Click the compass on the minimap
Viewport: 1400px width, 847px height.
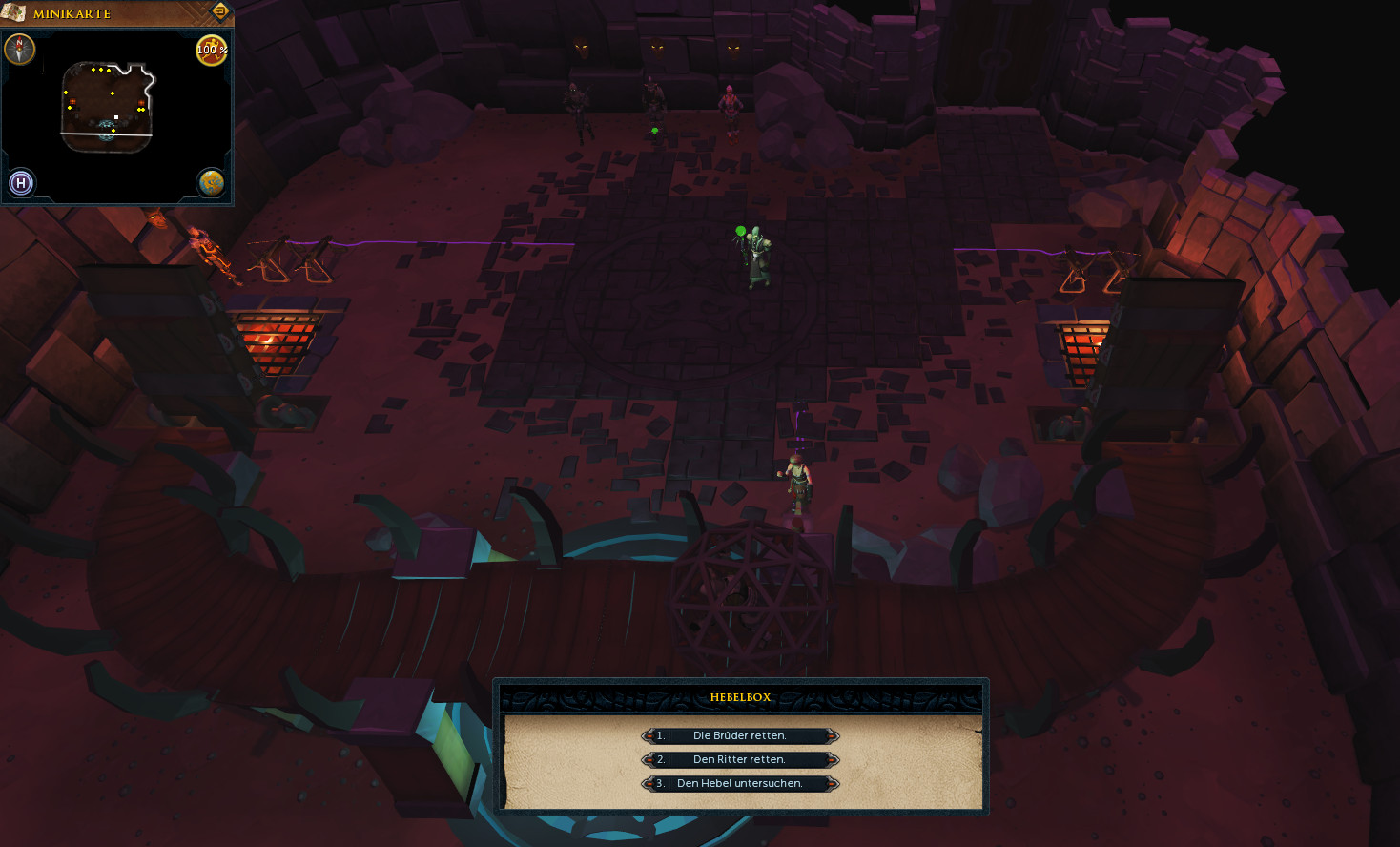pos(20,50)
